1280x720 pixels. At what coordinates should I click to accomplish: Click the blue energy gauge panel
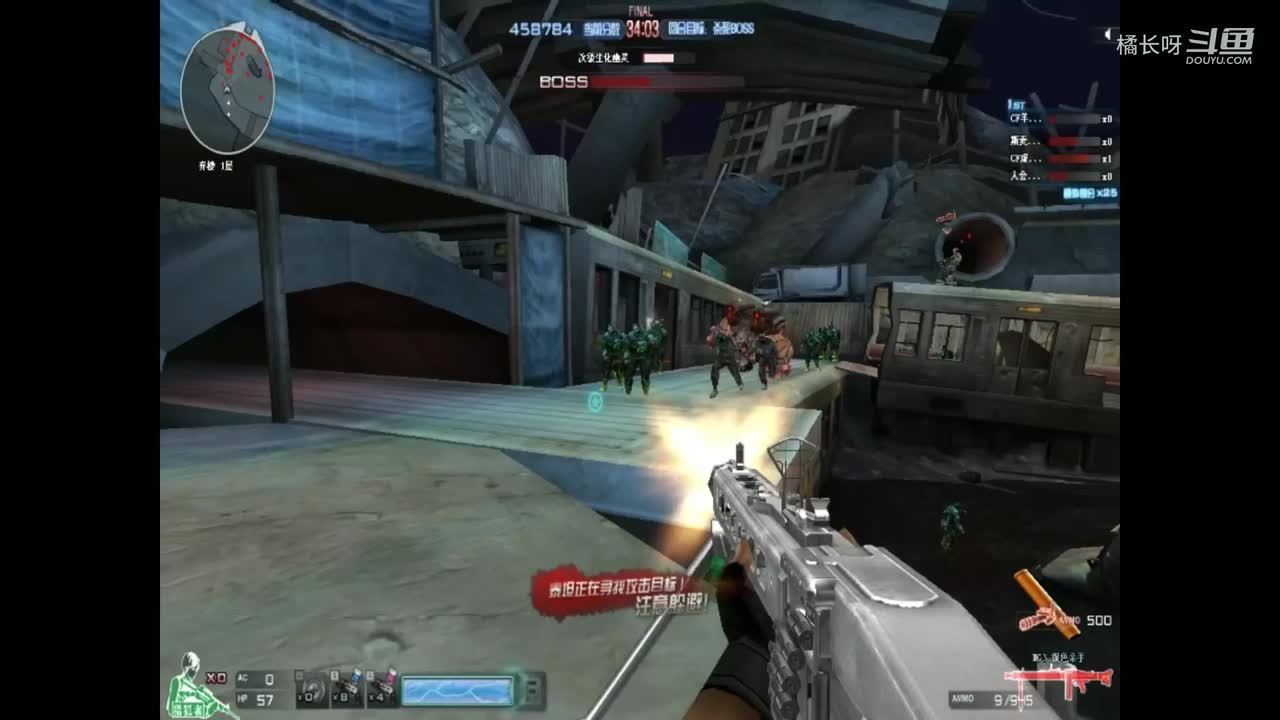coord(458,690)
